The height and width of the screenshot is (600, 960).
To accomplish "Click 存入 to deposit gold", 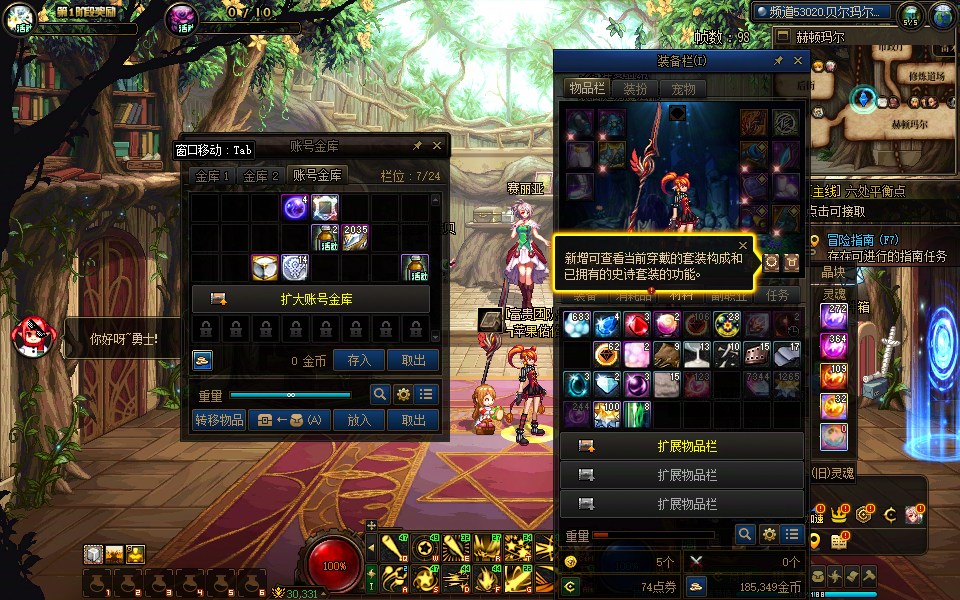I will click(359, 360).
